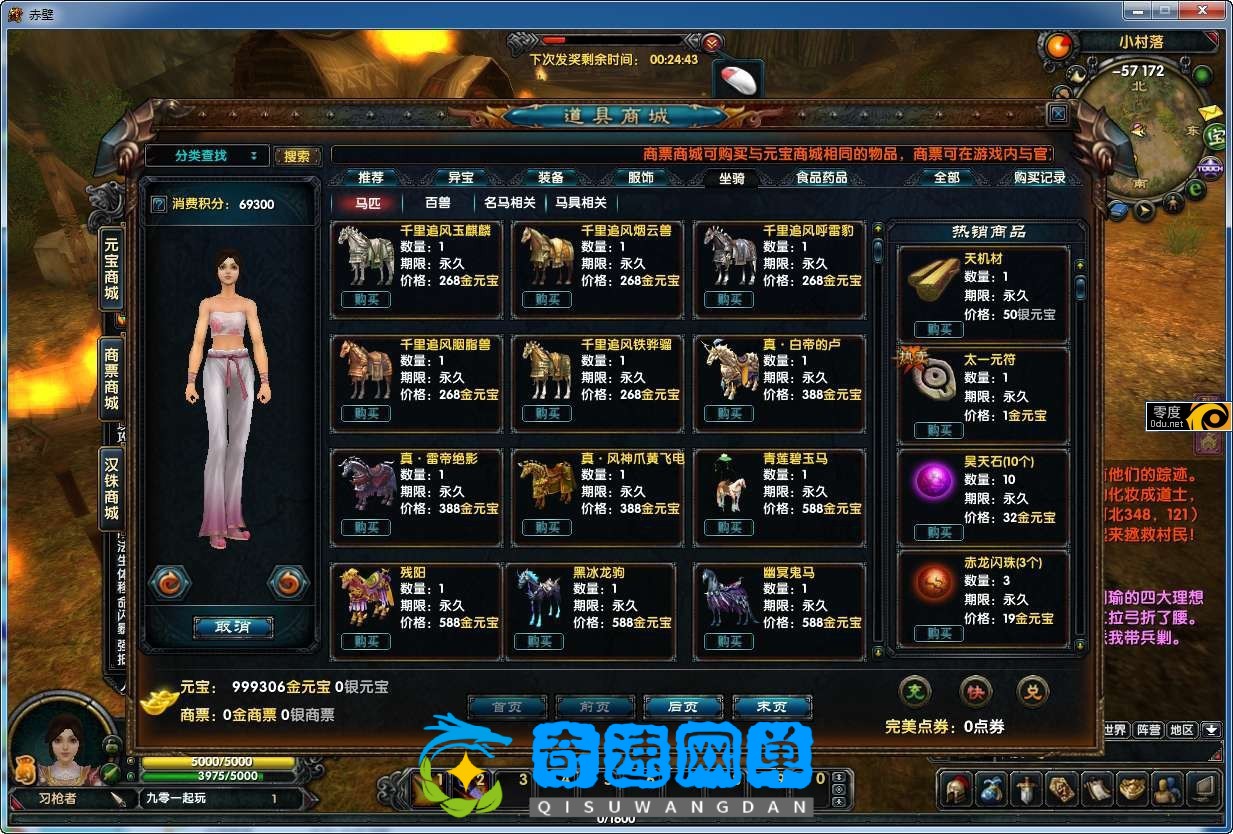The height and width of the screenshot is (834, 1233).
Task: Click the 搜索 search button
Action: [x=297, y=156]
